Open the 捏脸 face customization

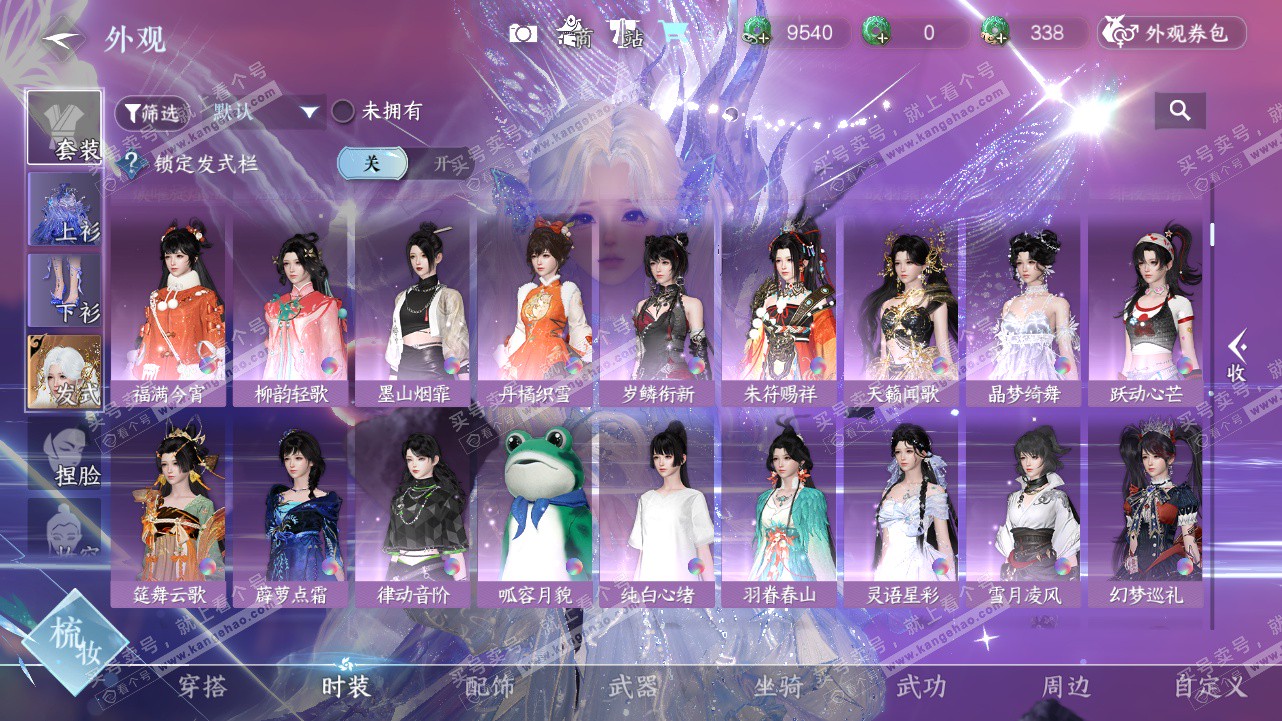click(x=65, y=453)
